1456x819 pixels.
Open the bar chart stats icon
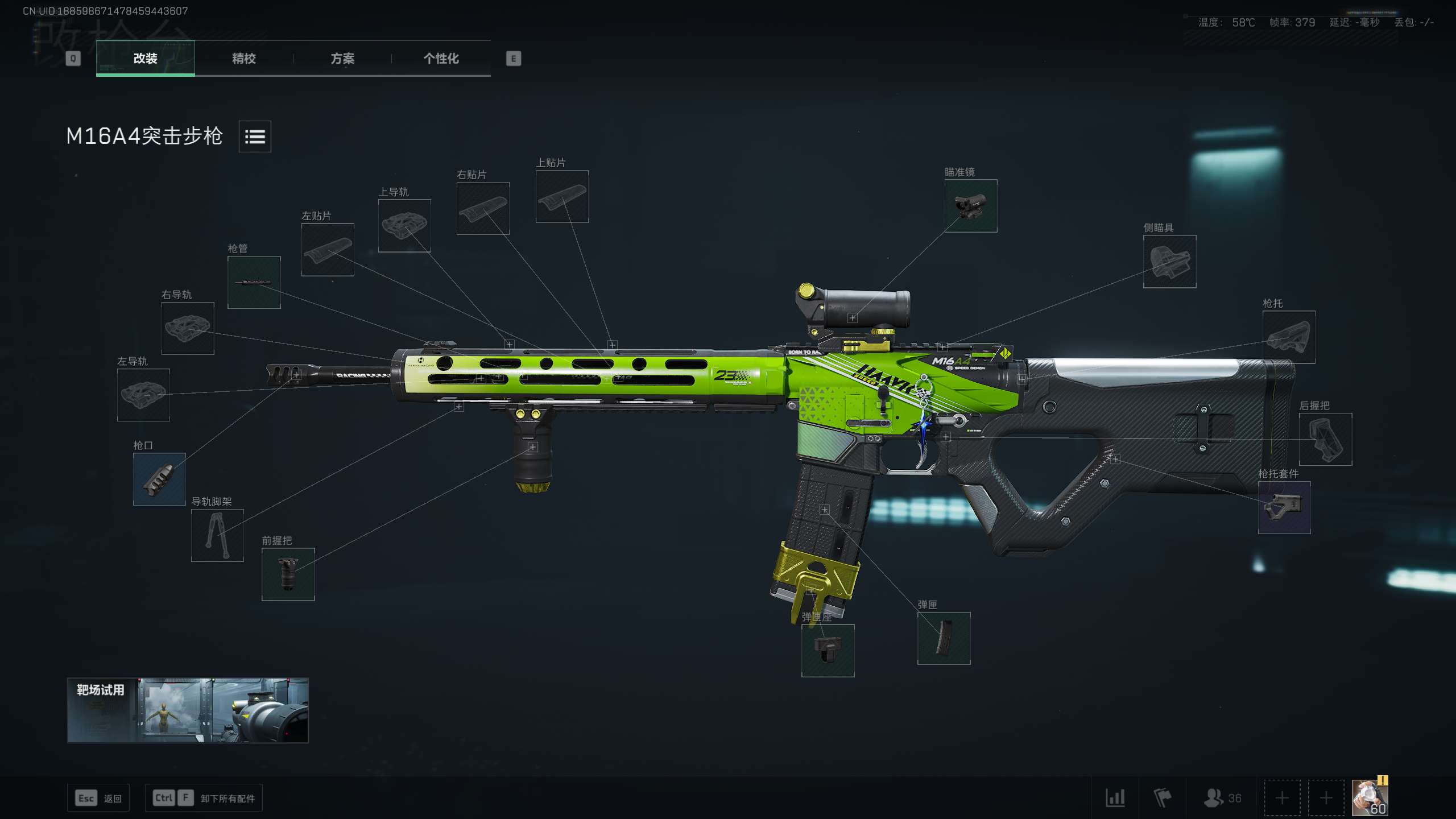(x=1115, y=798)
